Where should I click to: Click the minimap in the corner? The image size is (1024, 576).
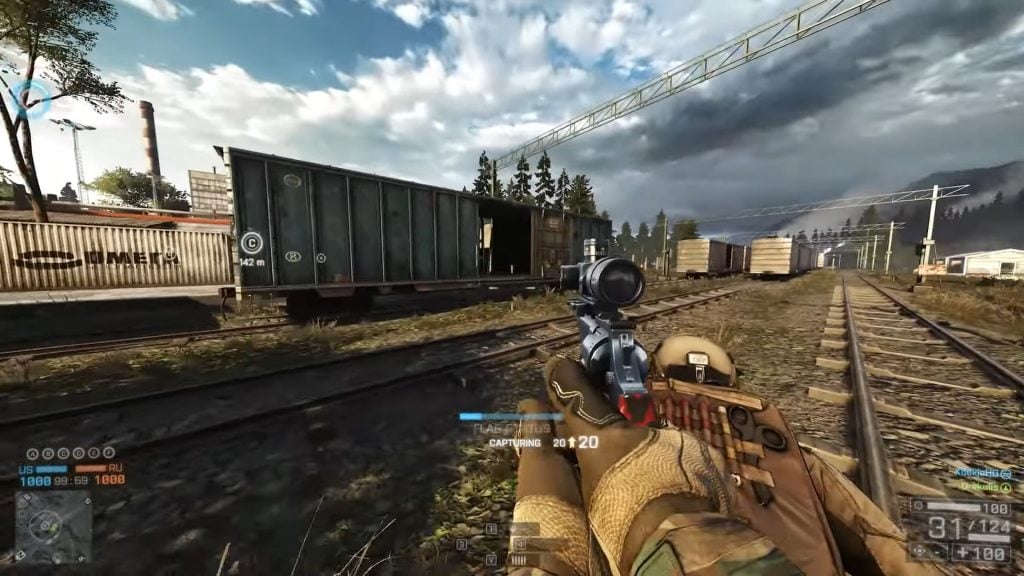(x=52, y=526)
